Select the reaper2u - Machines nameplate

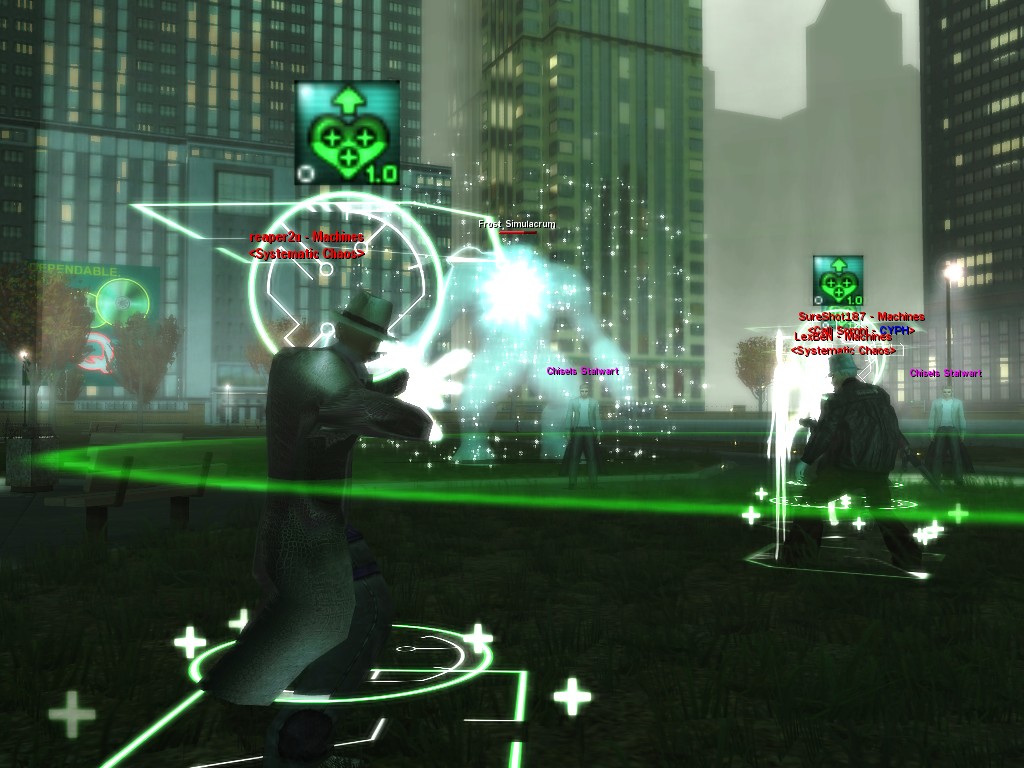(306, 238)
